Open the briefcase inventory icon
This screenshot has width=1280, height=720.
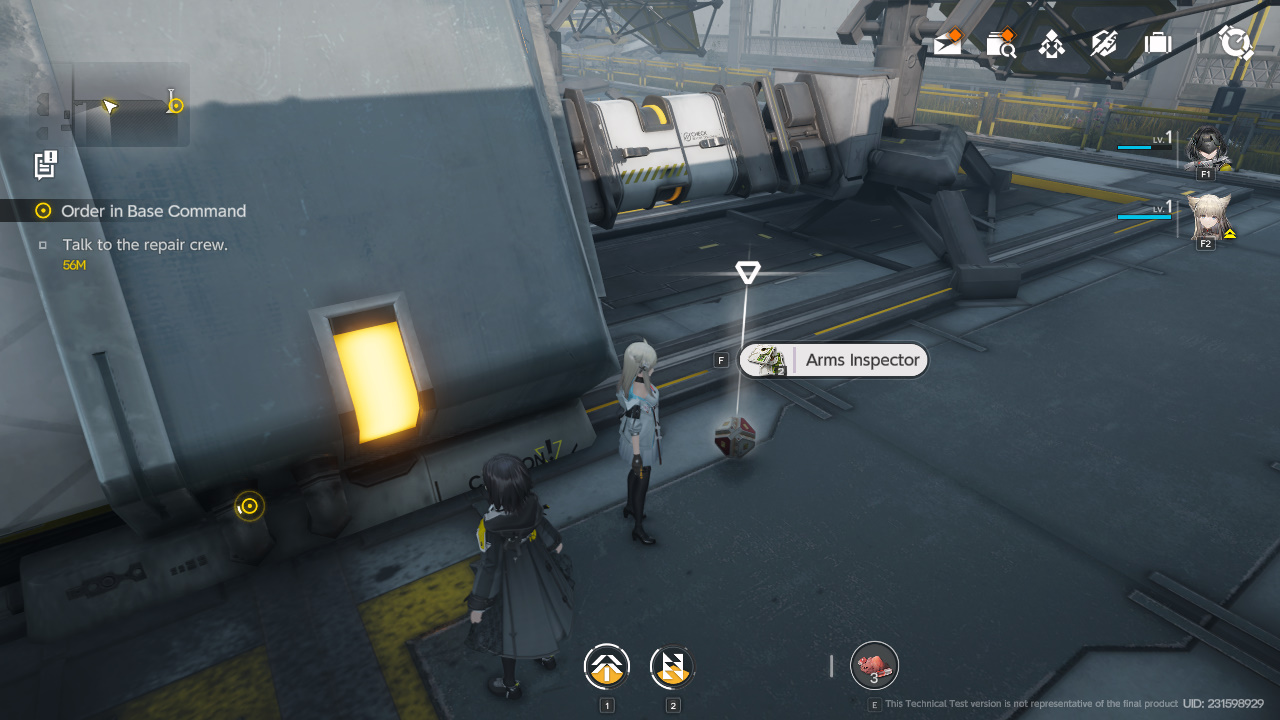[1158, 43]
